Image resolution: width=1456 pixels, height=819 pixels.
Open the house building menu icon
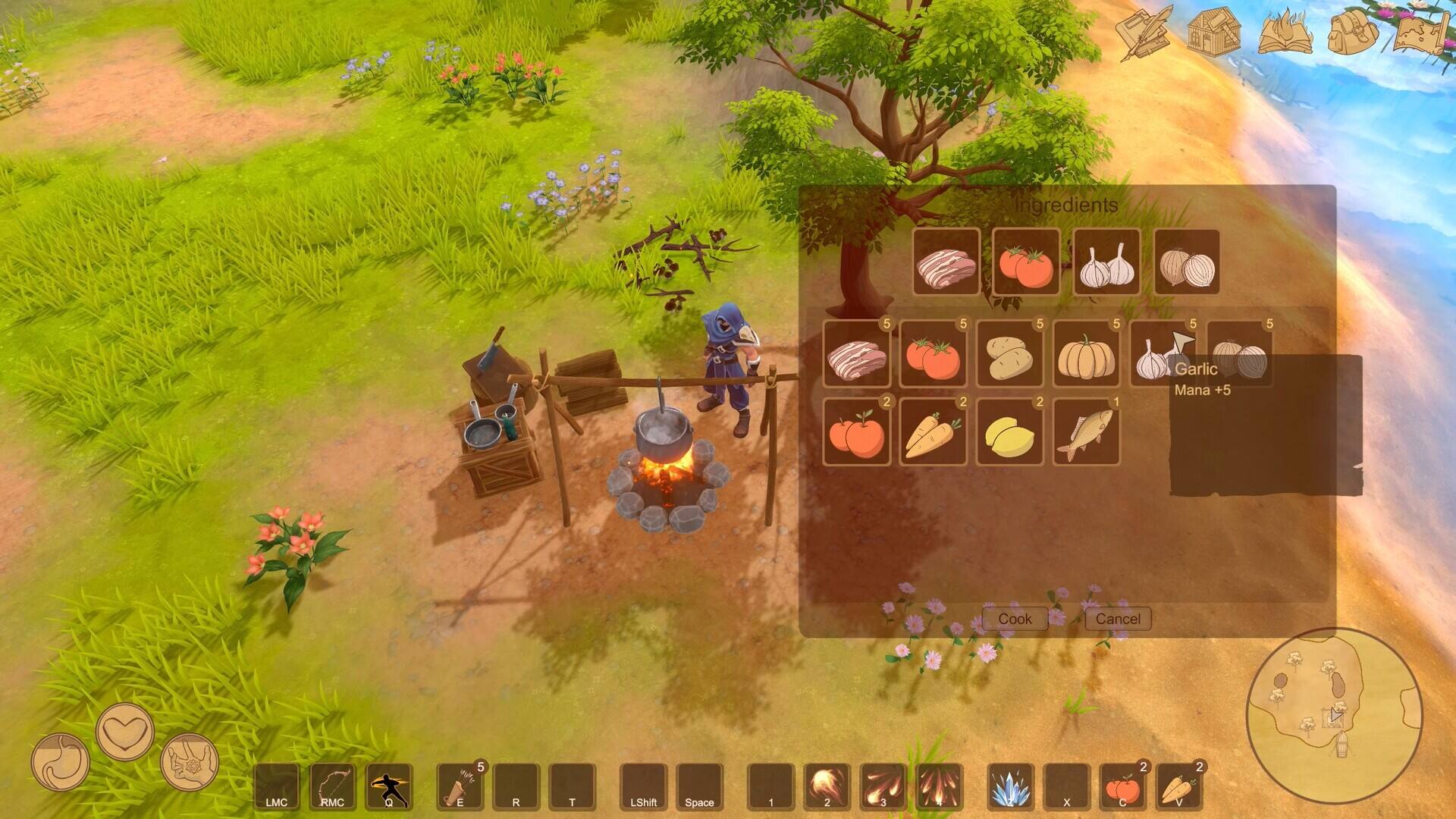[1213, 32]
